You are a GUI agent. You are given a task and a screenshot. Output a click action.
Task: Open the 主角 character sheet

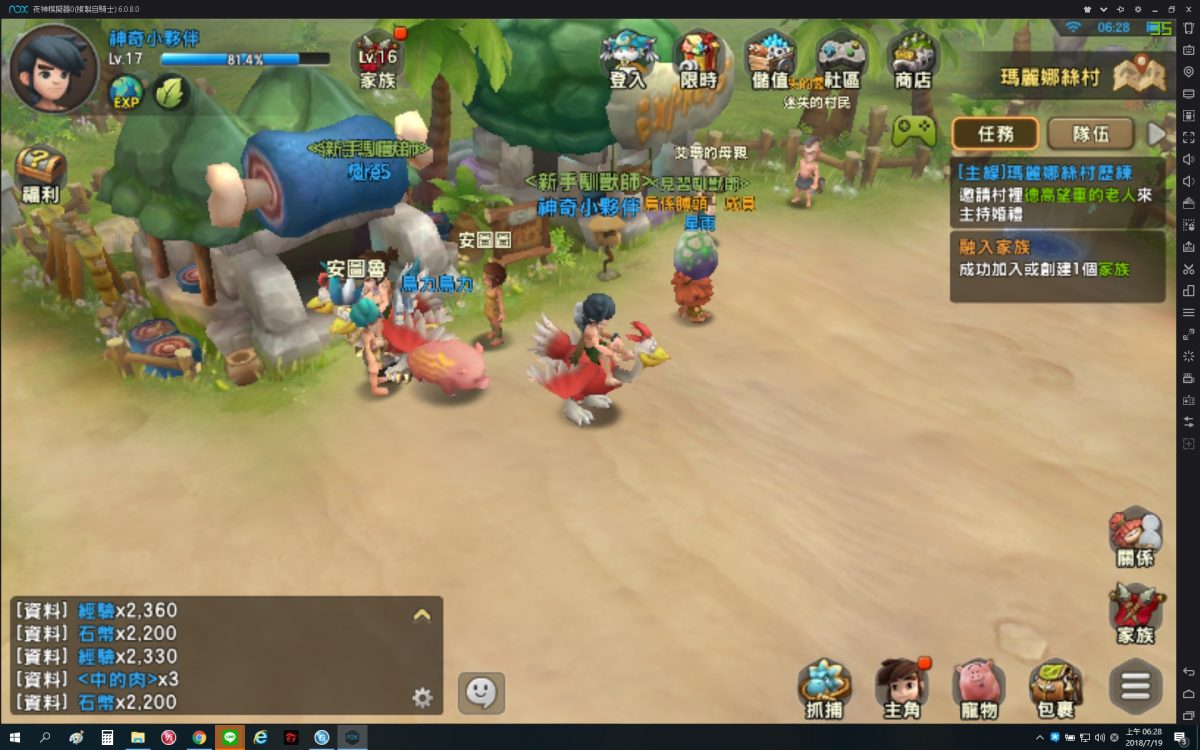901,689
